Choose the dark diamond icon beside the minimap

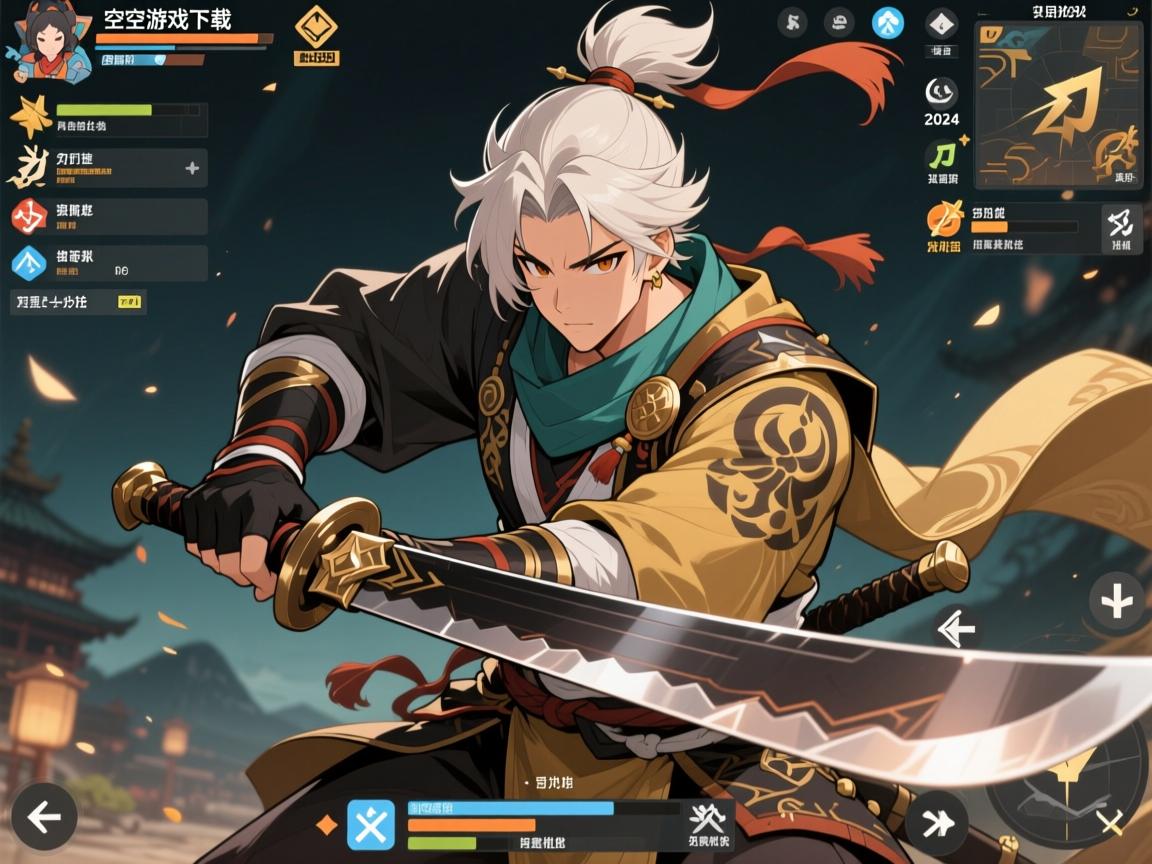(x=941, y=24)
